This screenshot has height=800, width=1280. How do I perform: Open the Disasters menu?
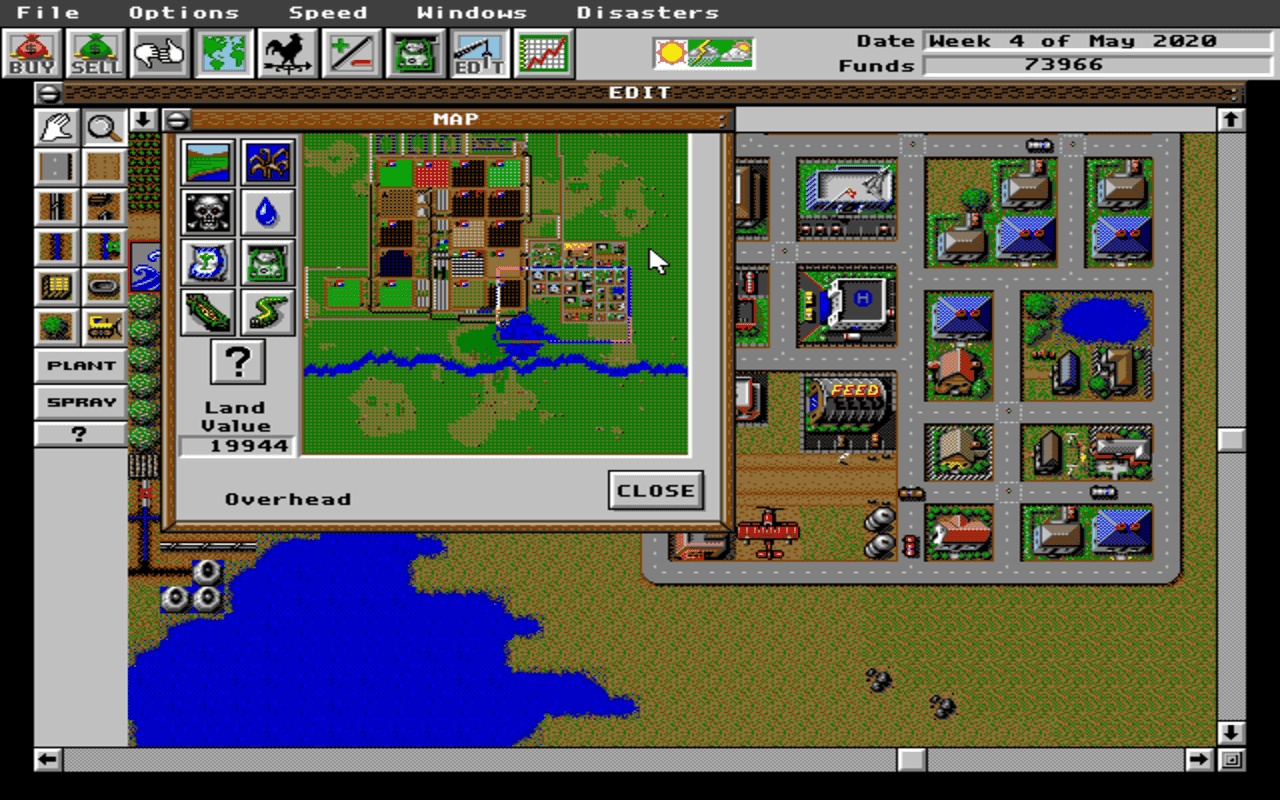click(648, 12)
